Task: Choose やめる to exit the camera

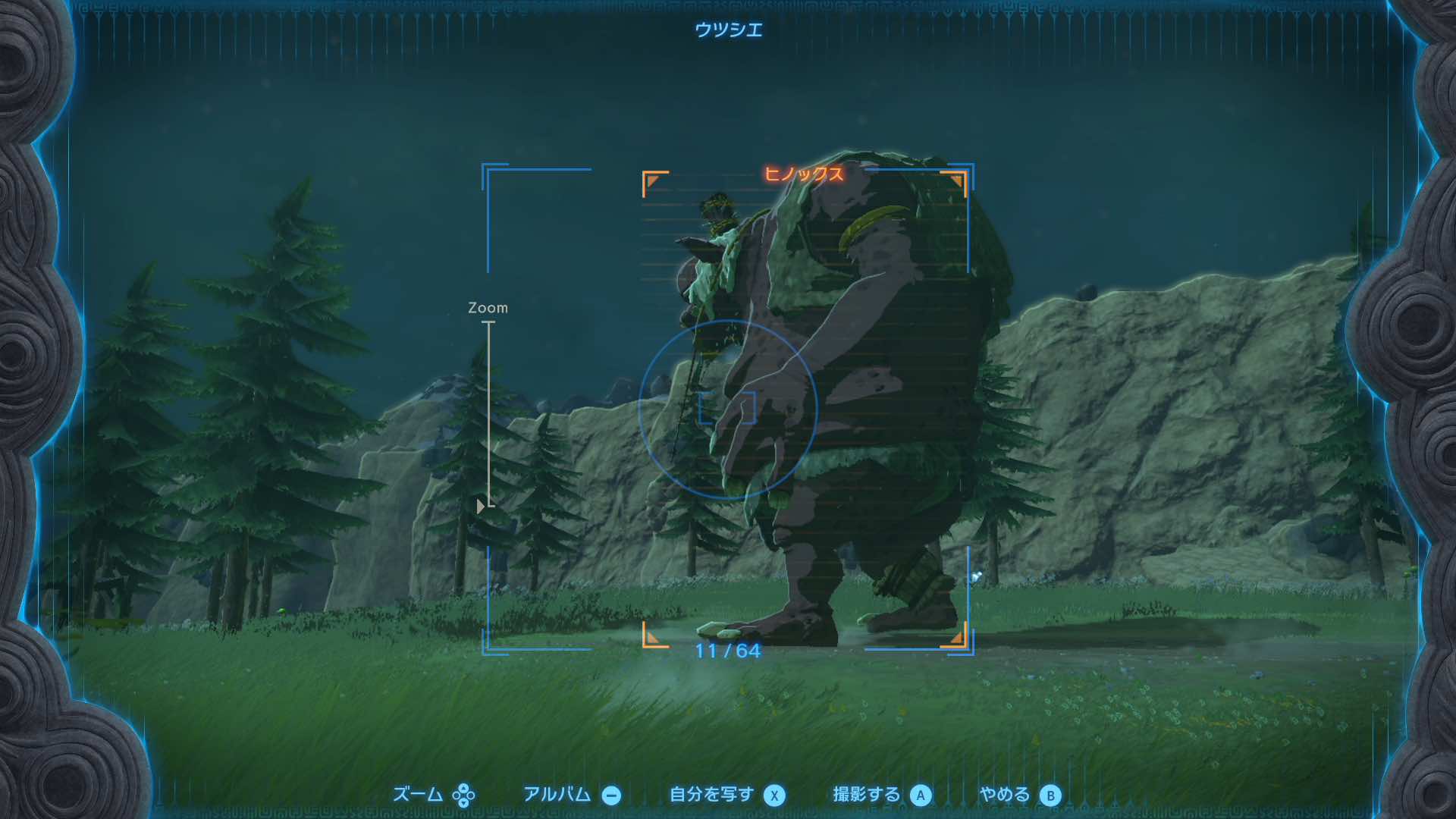Action: point(1007,795)
